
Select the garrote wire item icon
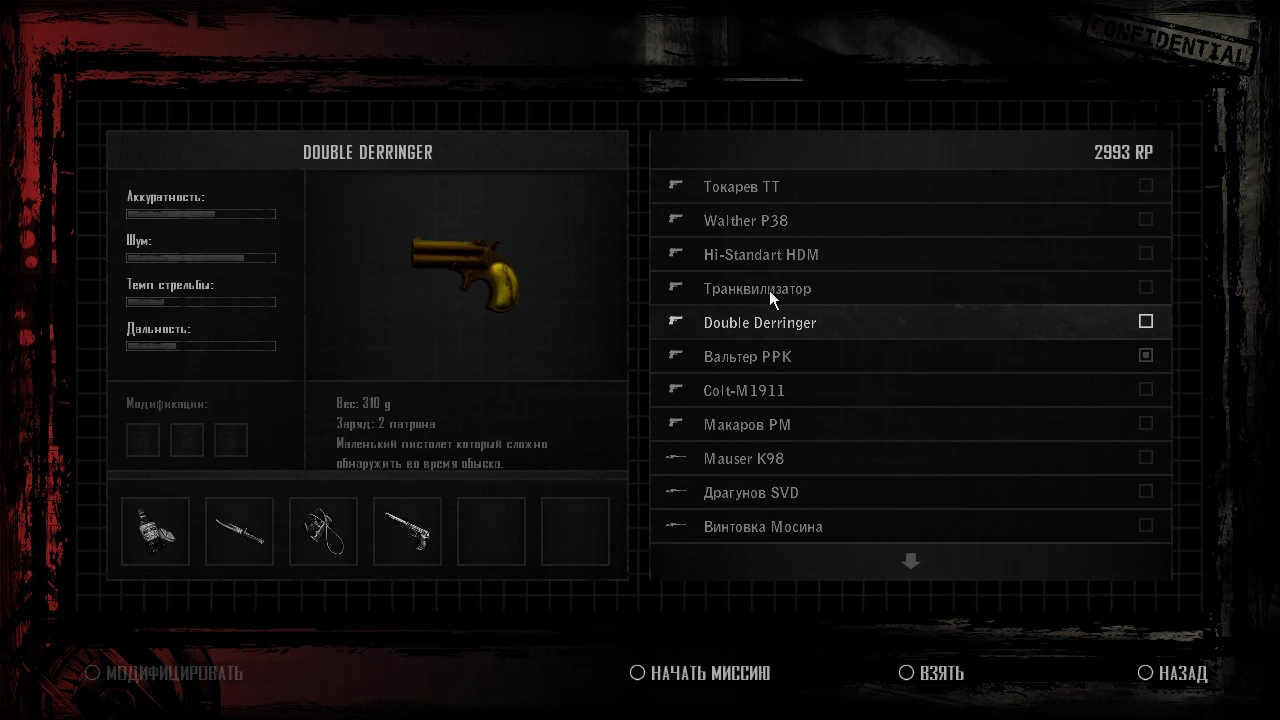click(323, 530)
